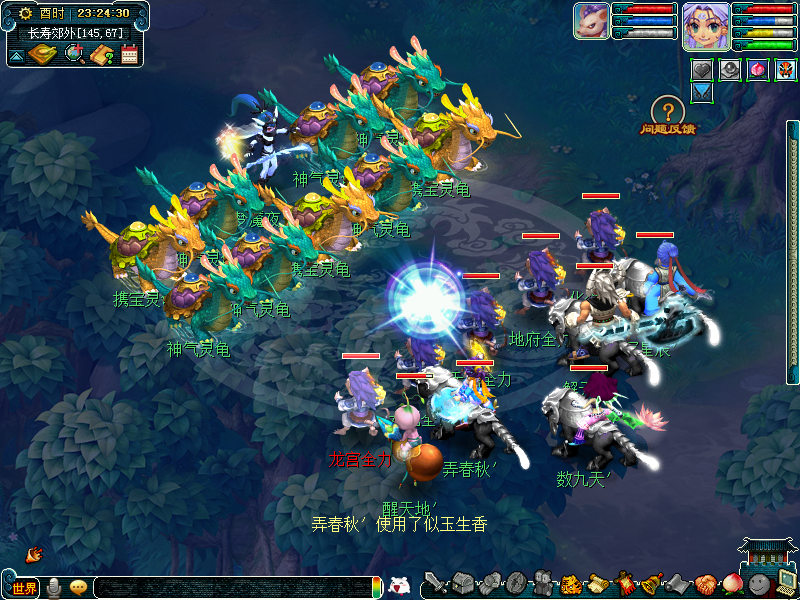The image size is (800, 600).
Task: Click the peach buff icon
Action: [758, 70]
